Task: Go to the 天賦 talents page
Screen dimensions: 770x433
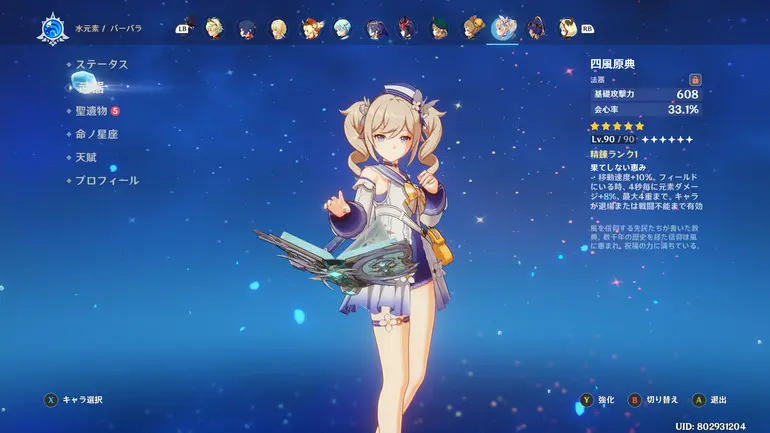Action: 87,156
